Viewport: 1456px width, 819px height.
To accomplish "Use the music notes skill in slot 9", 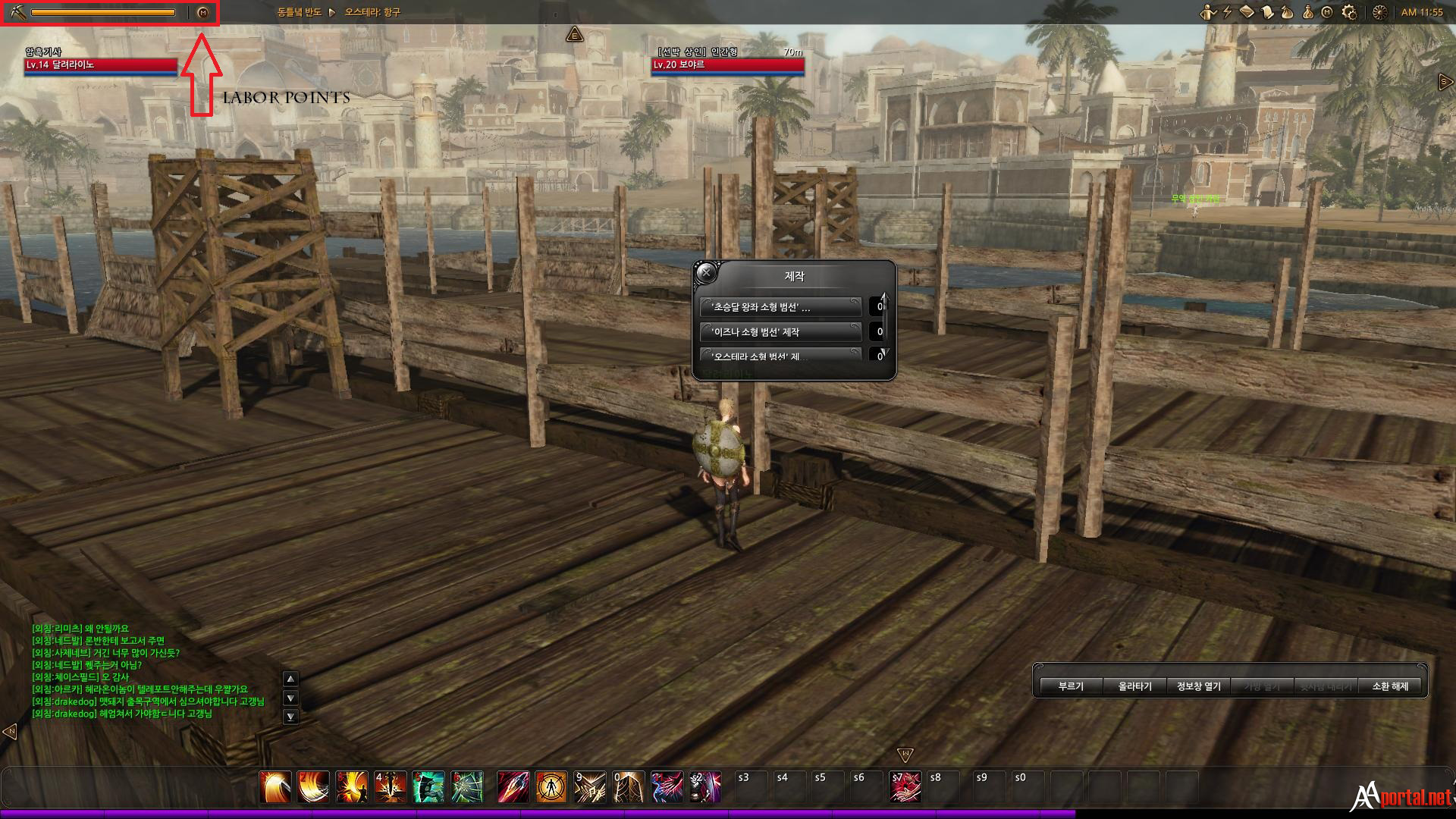I will click(x=589, y=787).
